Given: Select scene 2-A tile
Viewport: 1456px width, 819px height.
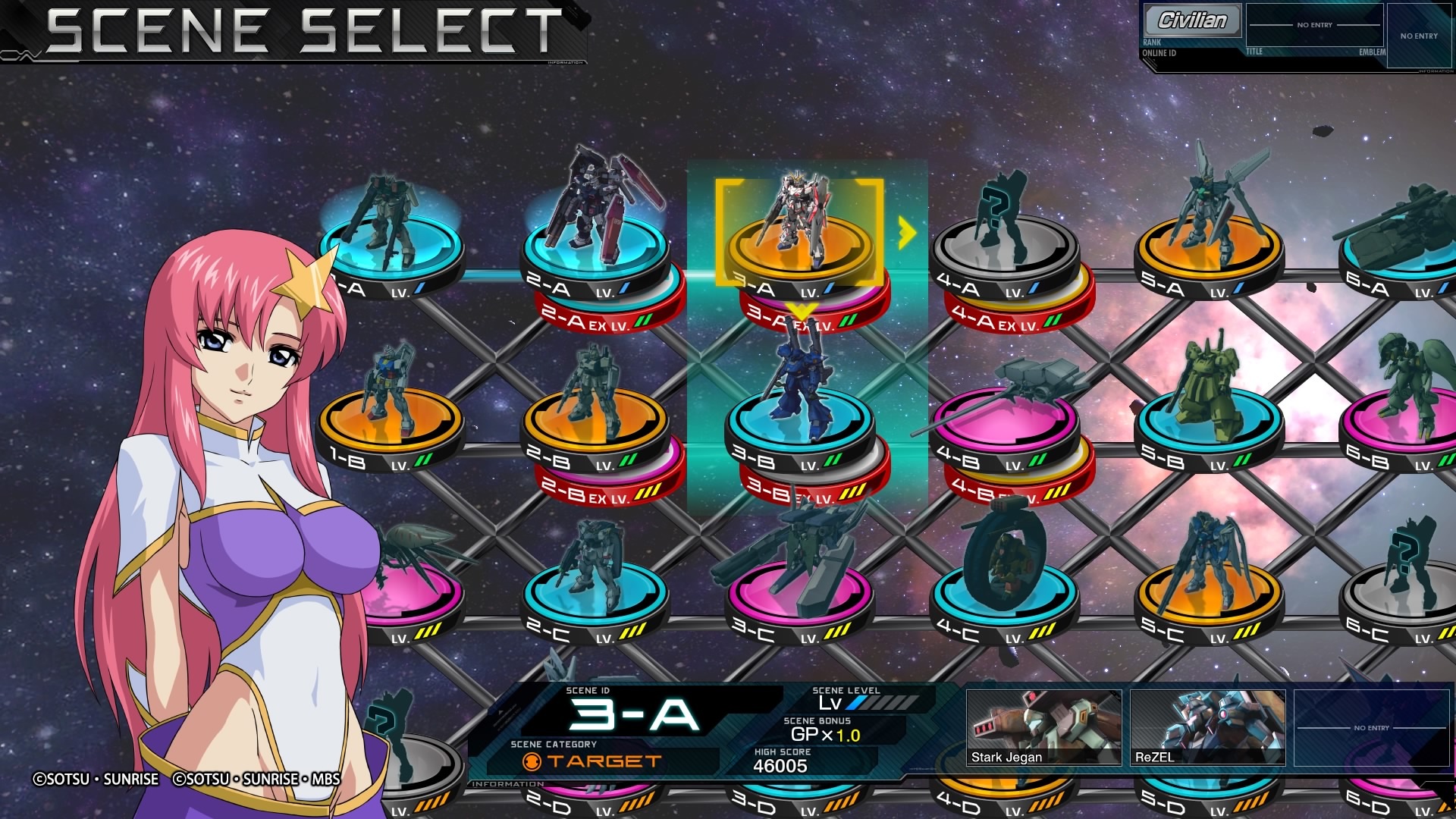Looking at the screenshot, I should 595,250.
